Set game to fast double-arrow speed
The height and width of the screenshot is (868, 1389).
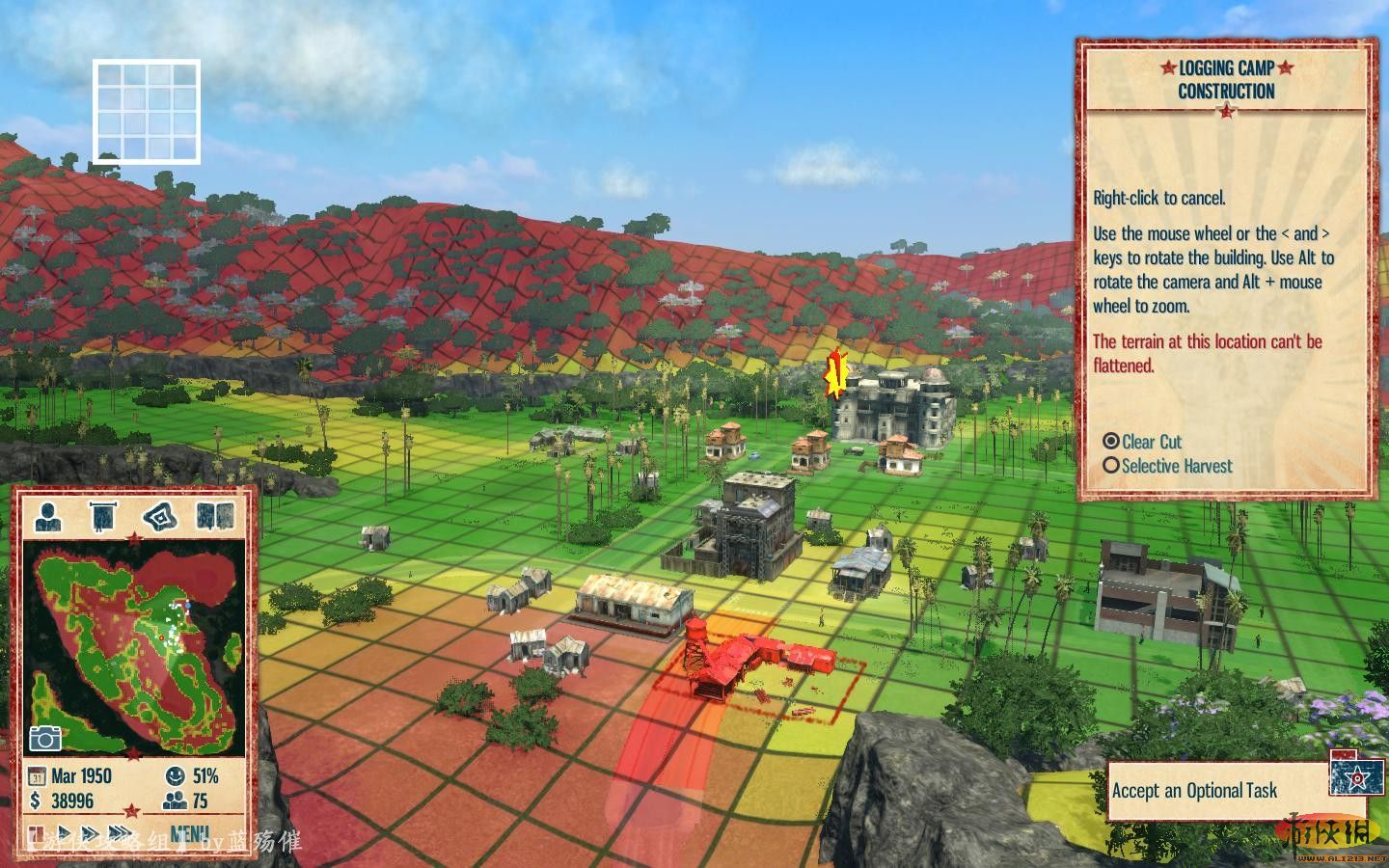(90, 832)
